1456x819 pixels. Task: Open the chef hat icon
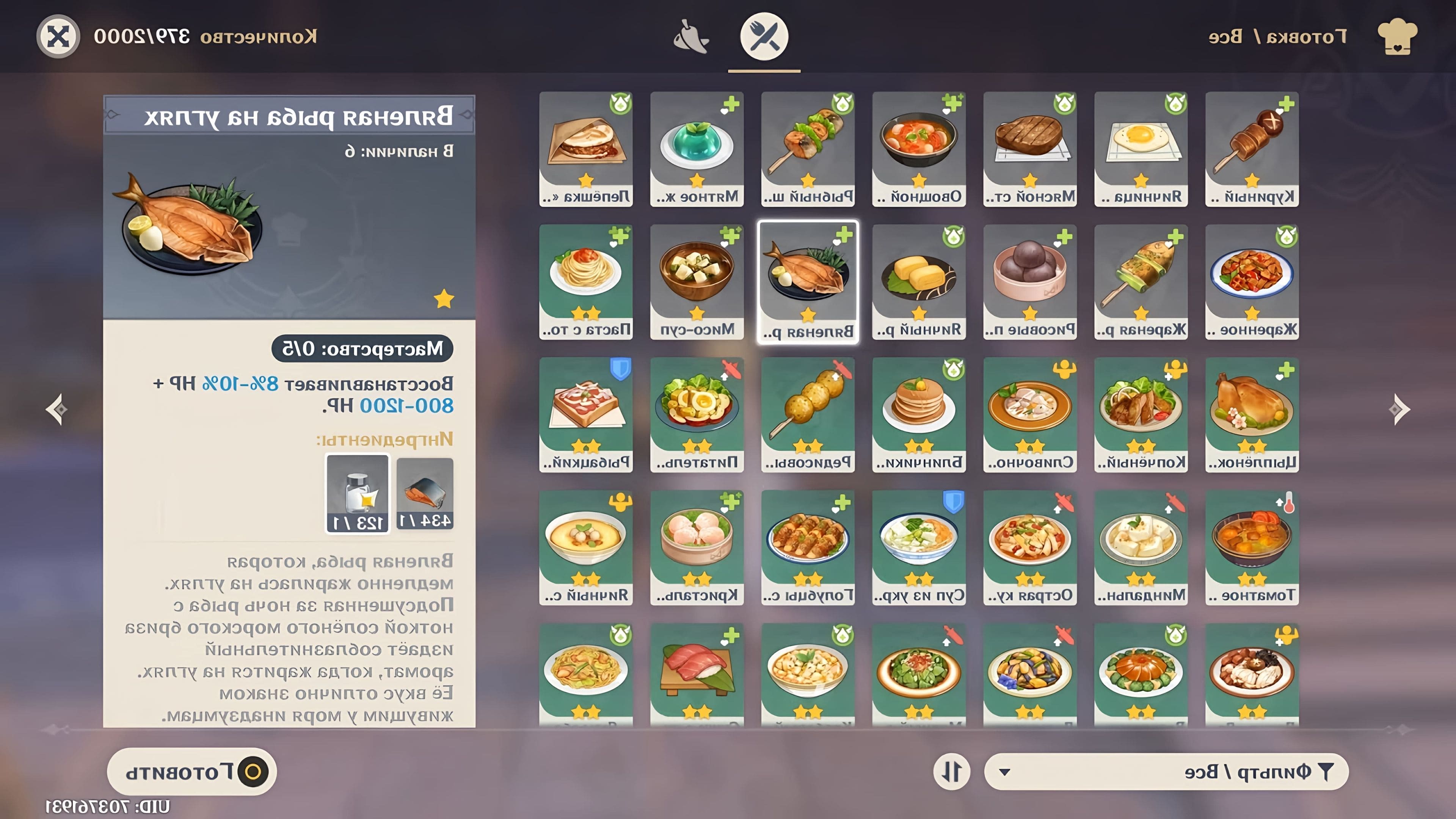[x=1396, y=37]
